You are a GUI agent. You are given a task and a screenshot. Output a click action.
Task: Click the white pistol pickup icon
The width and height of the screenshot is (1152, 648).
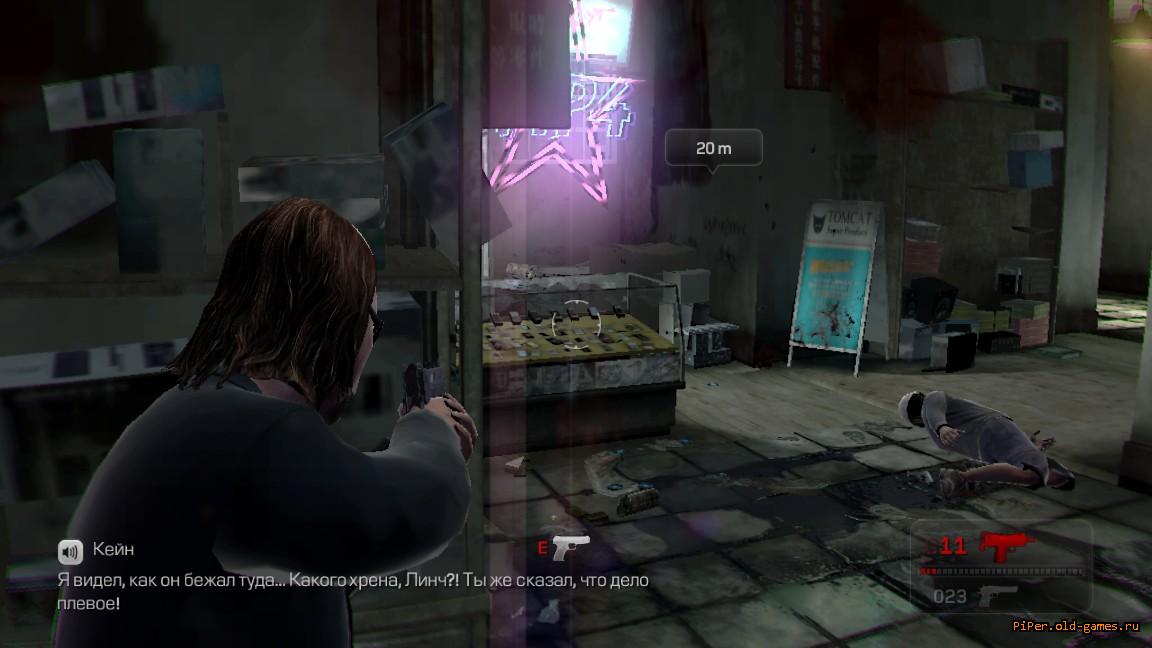click(x=571, y=547)
